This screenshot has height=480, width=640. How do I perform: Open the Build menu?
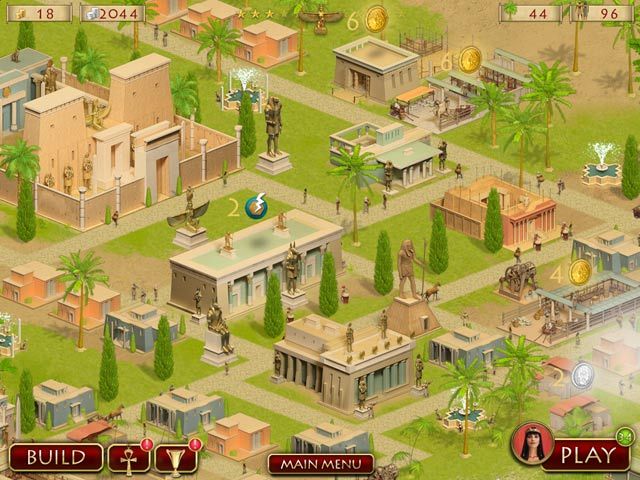(56, 457)
